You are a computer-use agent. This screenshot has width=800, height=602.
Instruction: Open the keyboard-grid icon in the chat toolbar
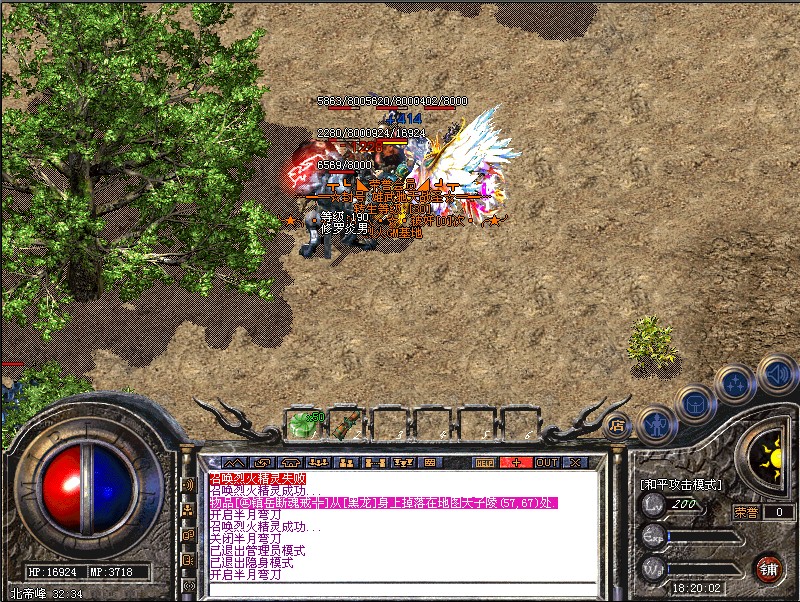(x=430, y=463)
